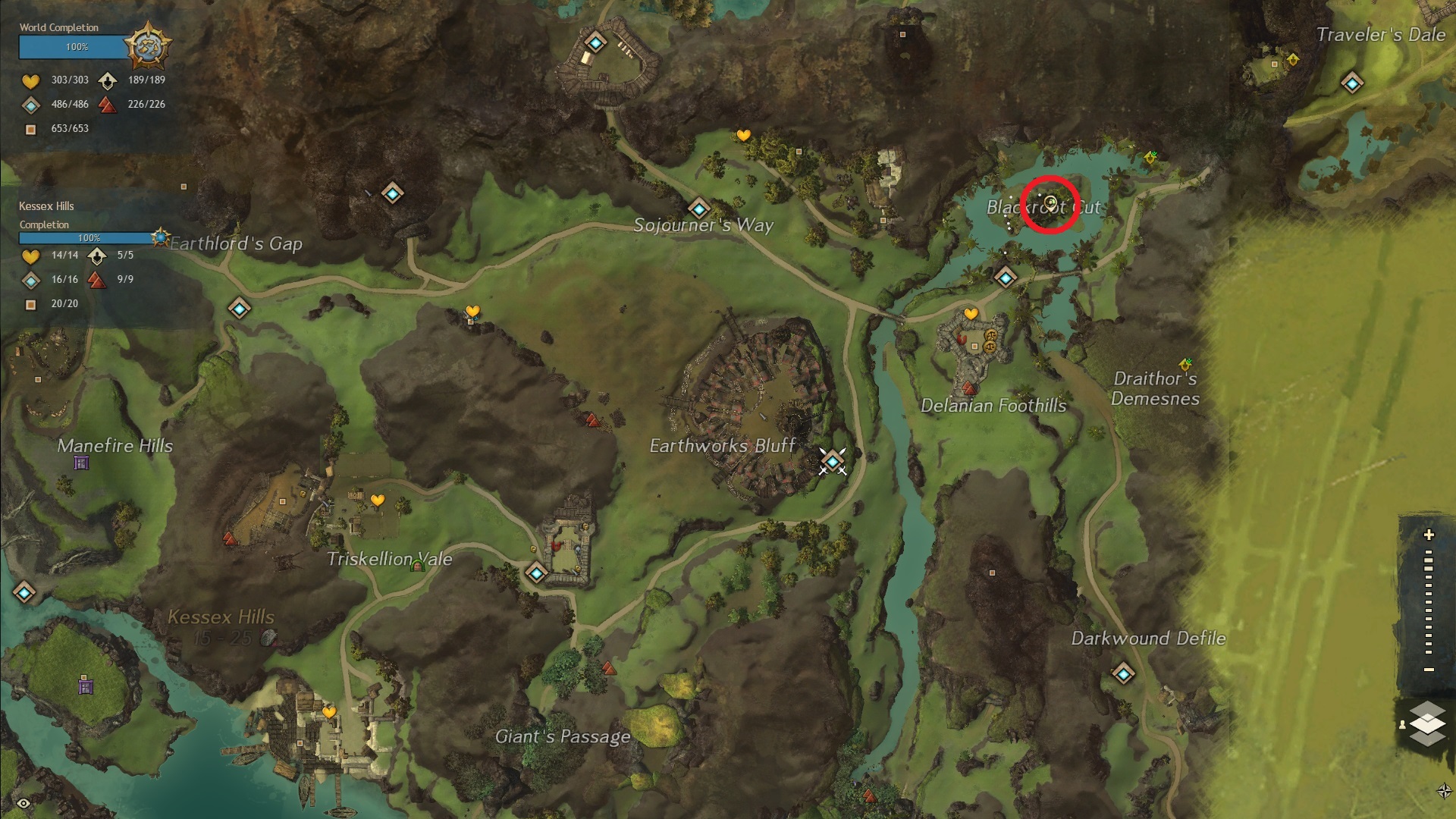1456x819 pixels.
Task: Zoom in with the map's plus button
Action: click(1429, 535)
